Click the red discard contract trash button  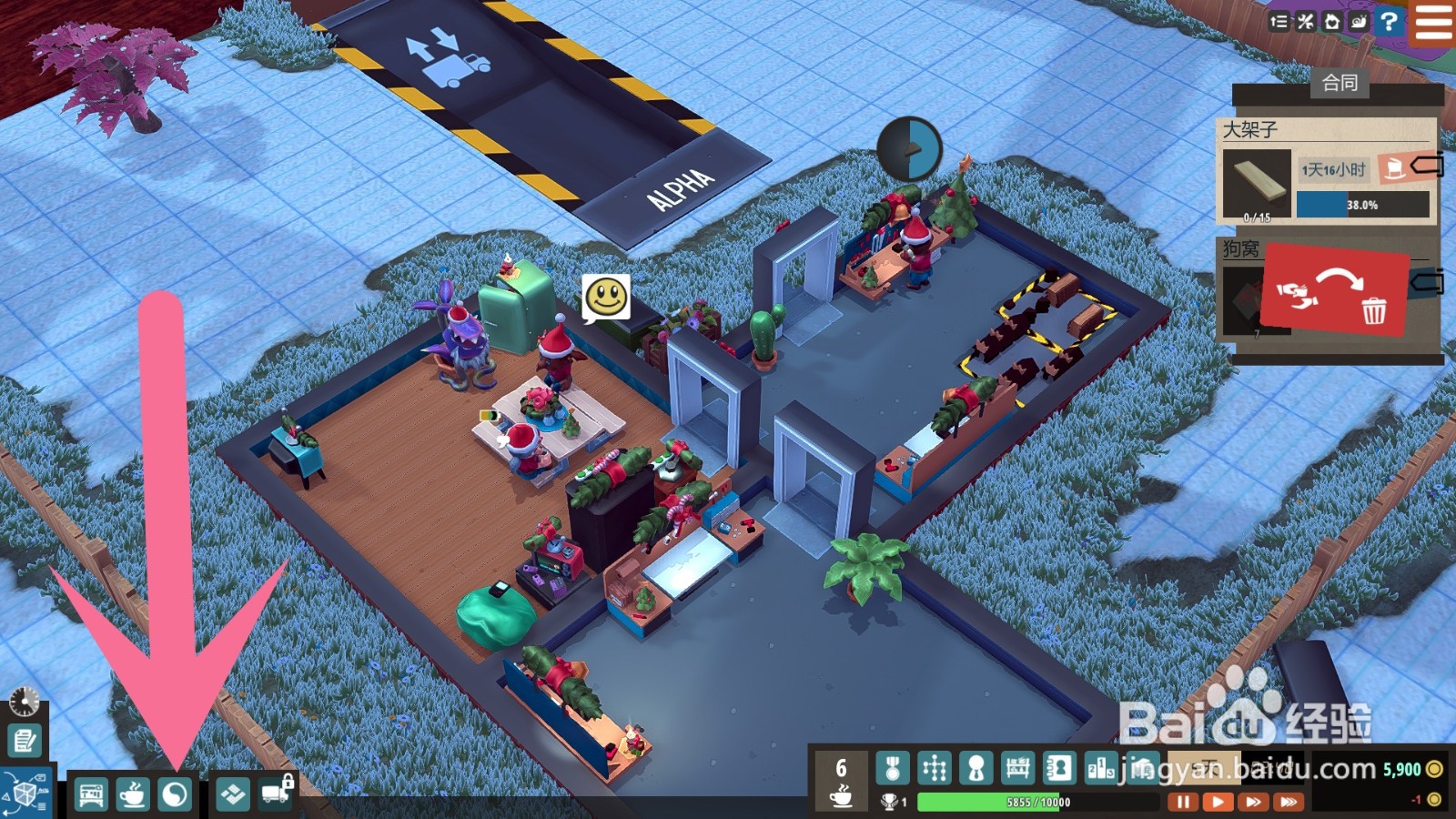point(1335,289)
